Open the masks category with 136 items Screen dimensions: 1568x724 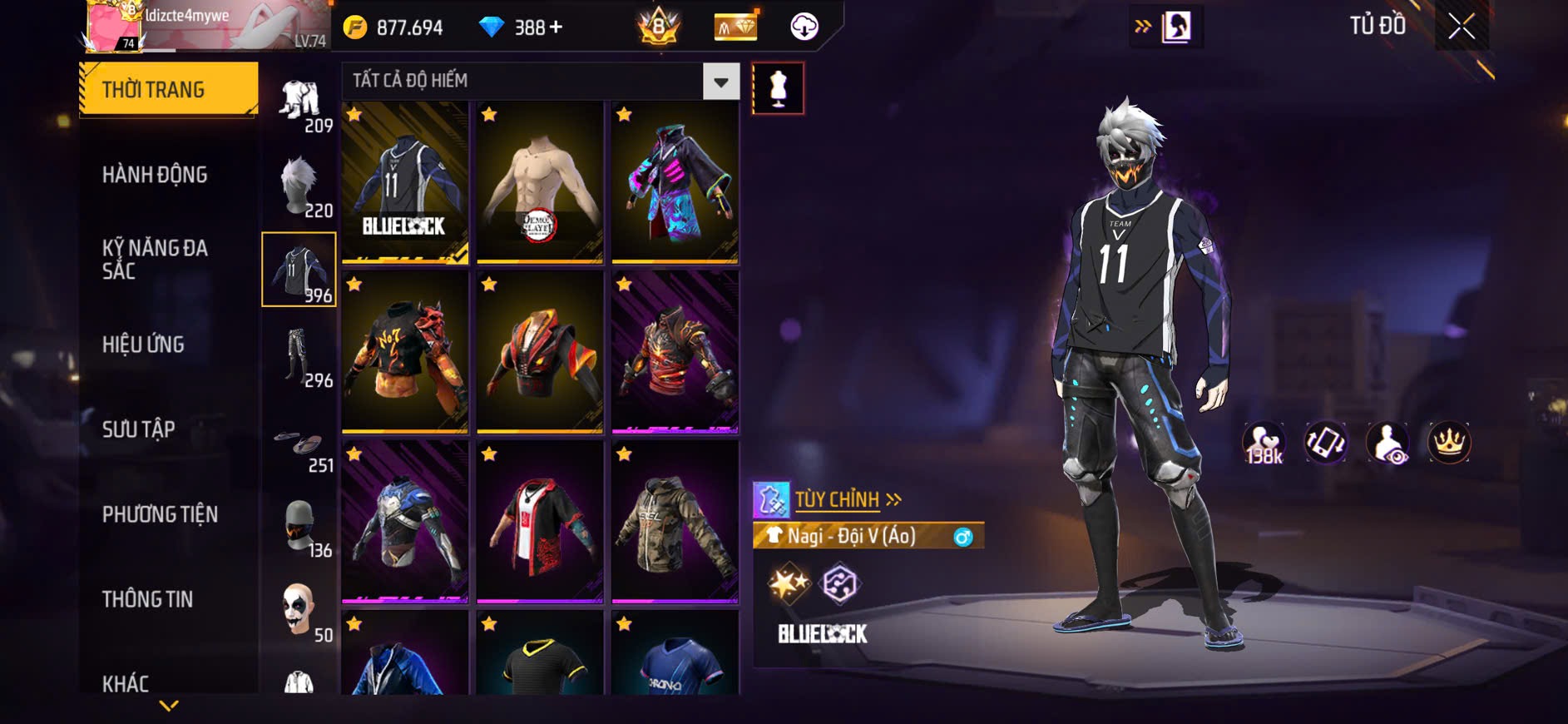pyautogui.click(x=299, y=528)
